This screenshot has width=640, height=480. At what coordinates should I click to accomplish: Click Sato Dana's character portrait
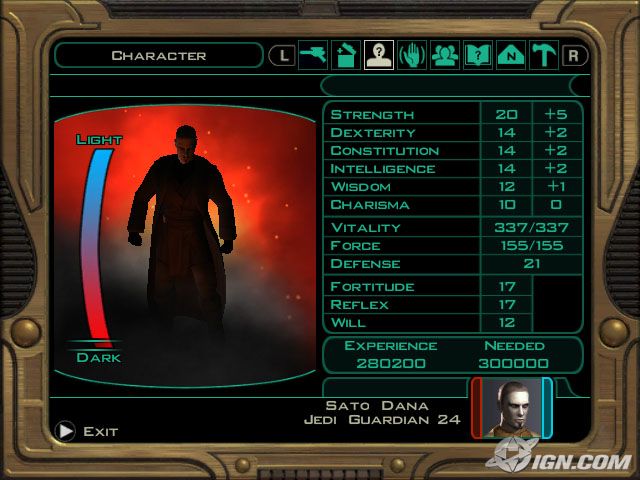click(x=511, y=407)
